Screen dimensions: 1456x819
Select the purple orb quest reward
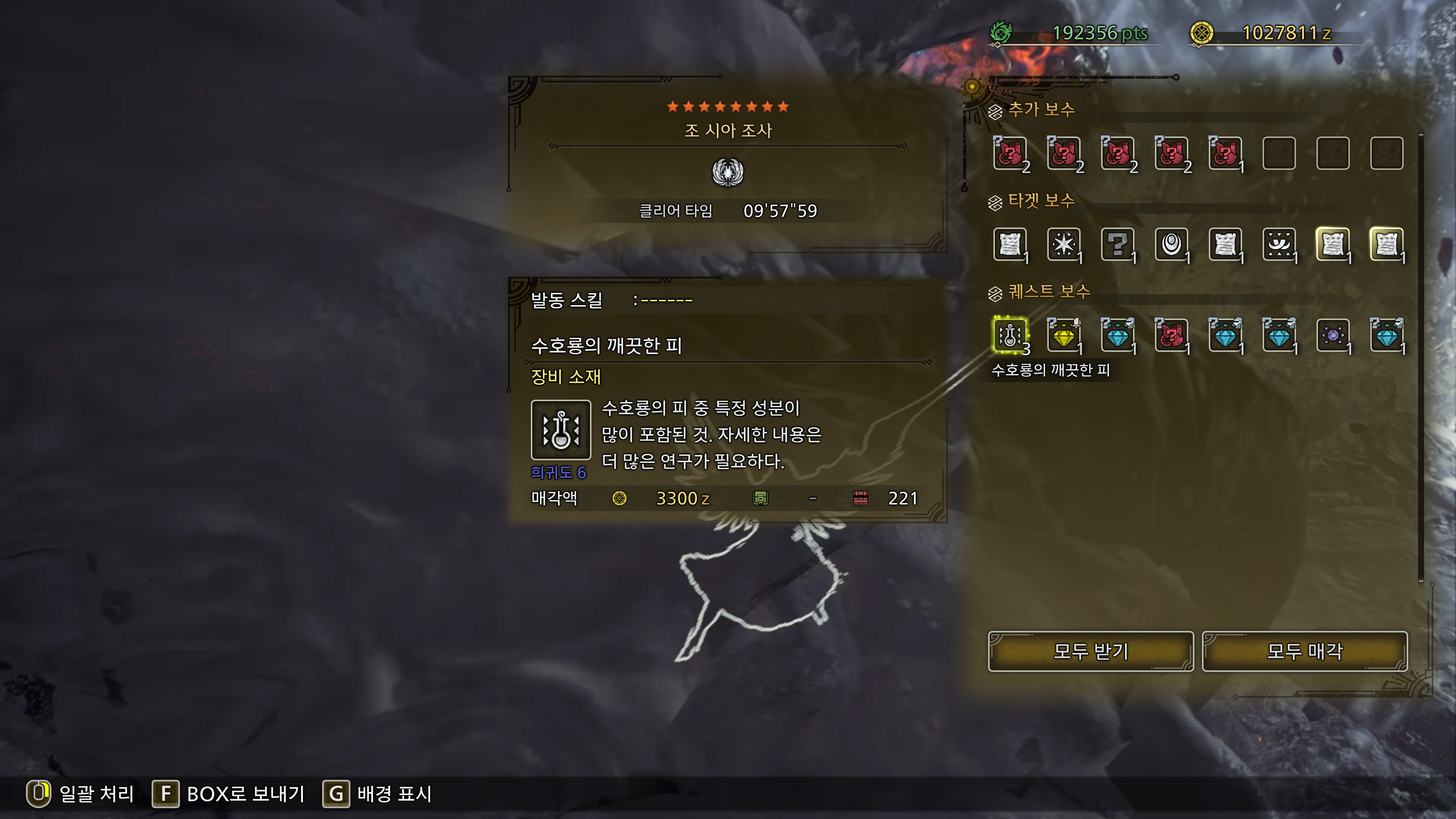pyautogui.click(x=1333, y=335)
